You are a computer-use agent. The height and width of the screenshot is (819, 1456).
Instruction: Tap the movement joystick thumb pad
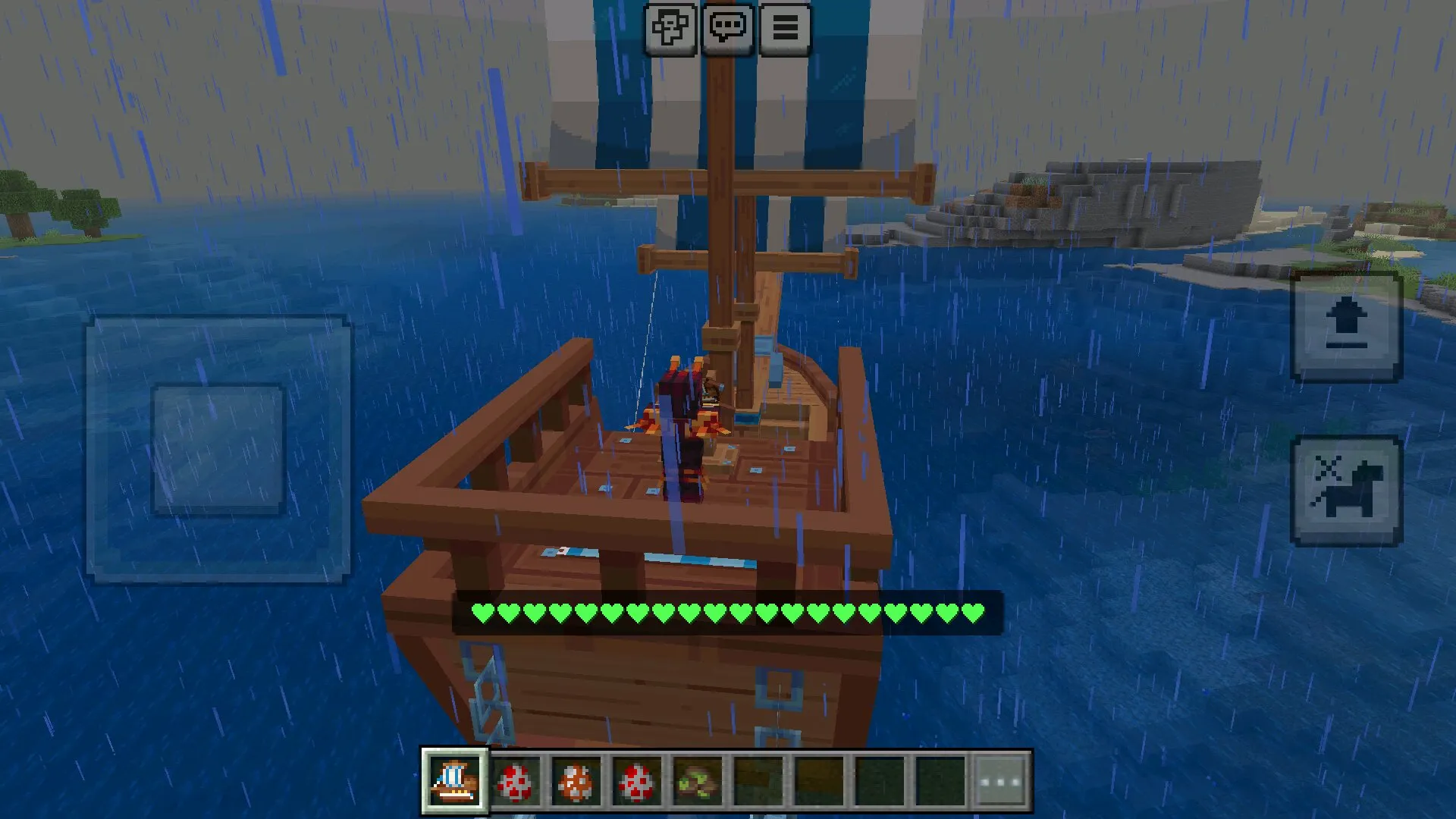(218, 450)
